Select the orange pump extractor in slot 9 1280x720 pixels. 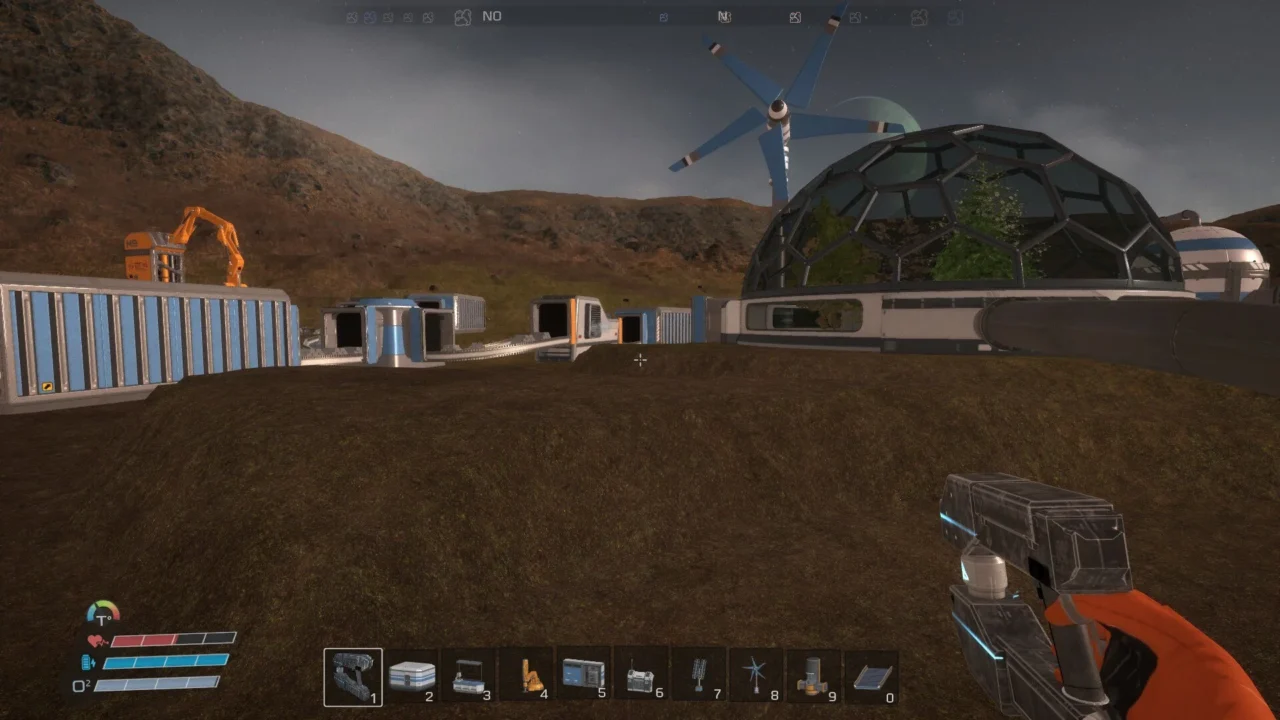813,677
